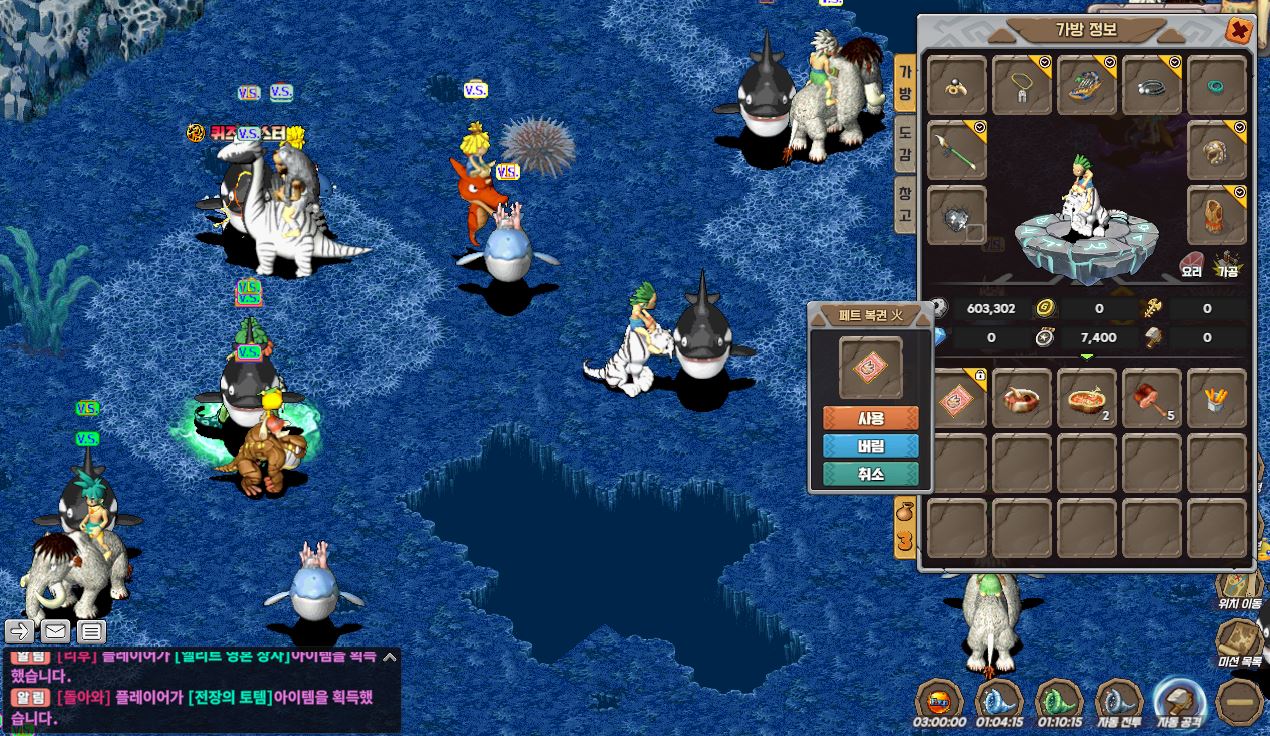
Task: Cancel the item popup with 취소
Action: [x=870, y=474]
